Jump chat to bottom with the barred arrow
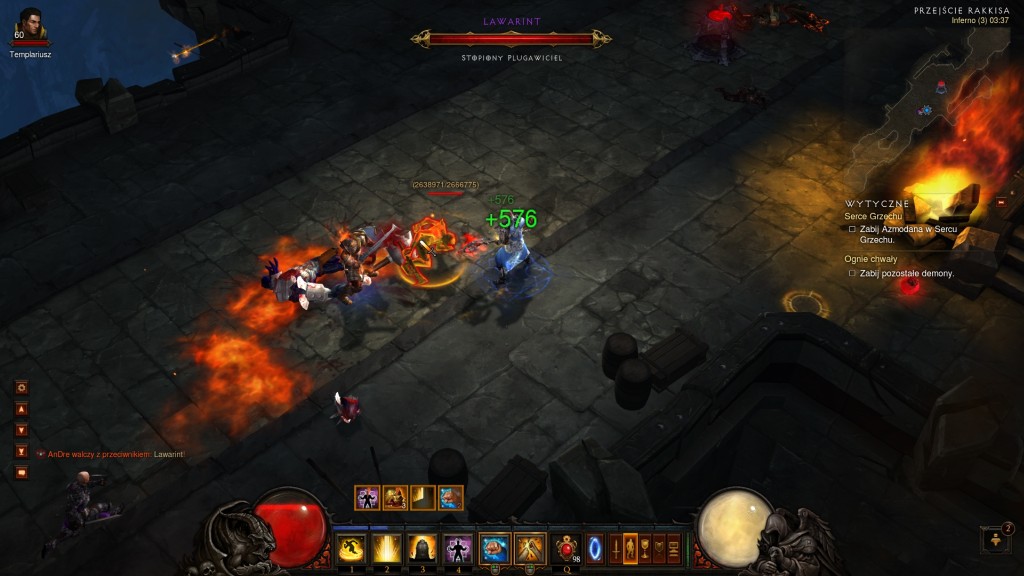 coord(21,451)
